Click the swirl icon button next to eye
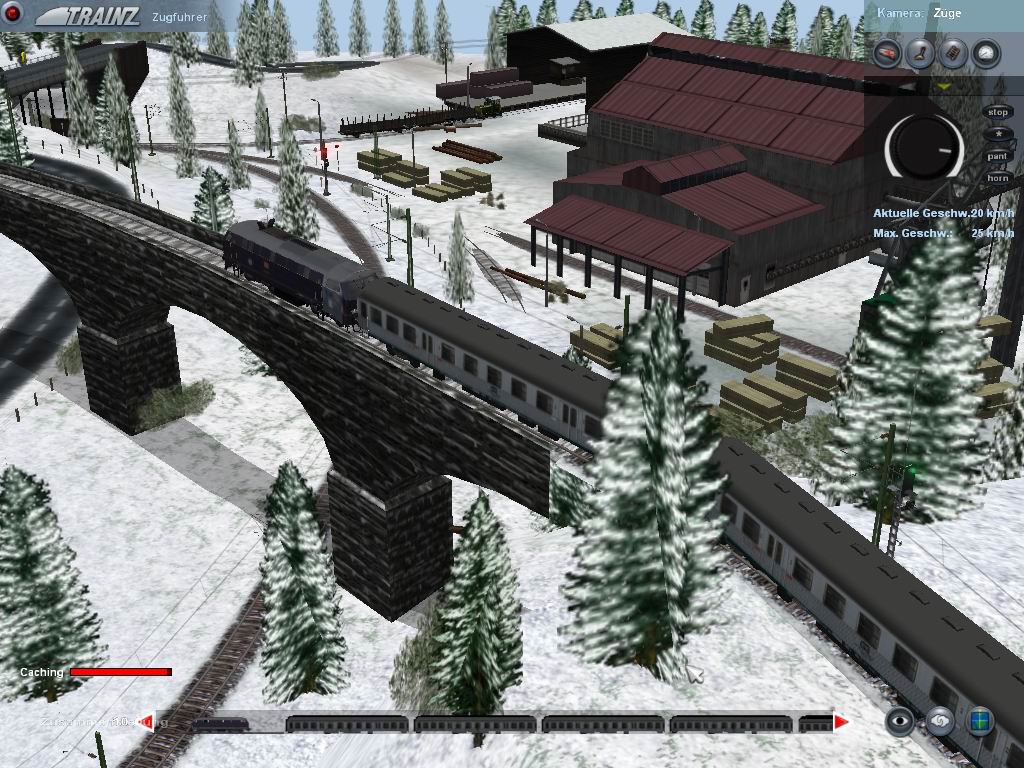 pos(940,721)
